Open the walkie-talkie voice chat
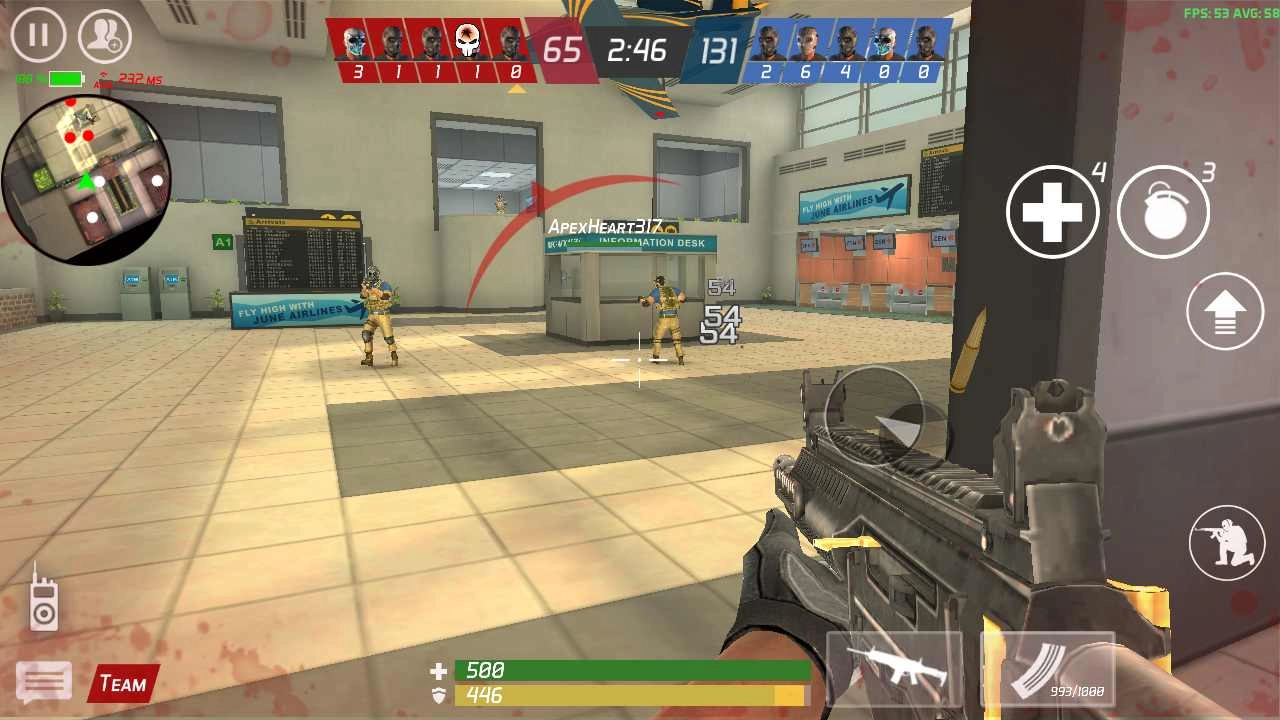The image size is (1280, 720). point(43,597)
